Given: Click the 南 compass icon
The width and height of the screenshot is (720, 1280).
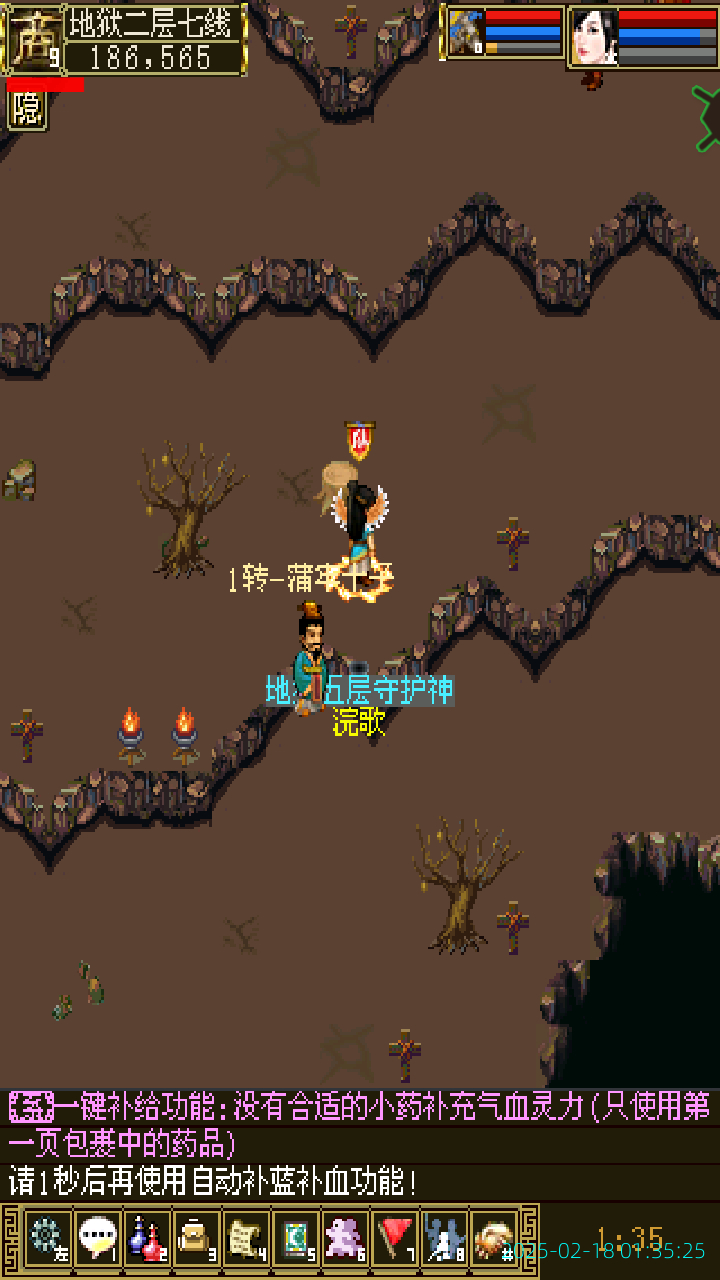Looking at the screenshot, I should point(32,39).
